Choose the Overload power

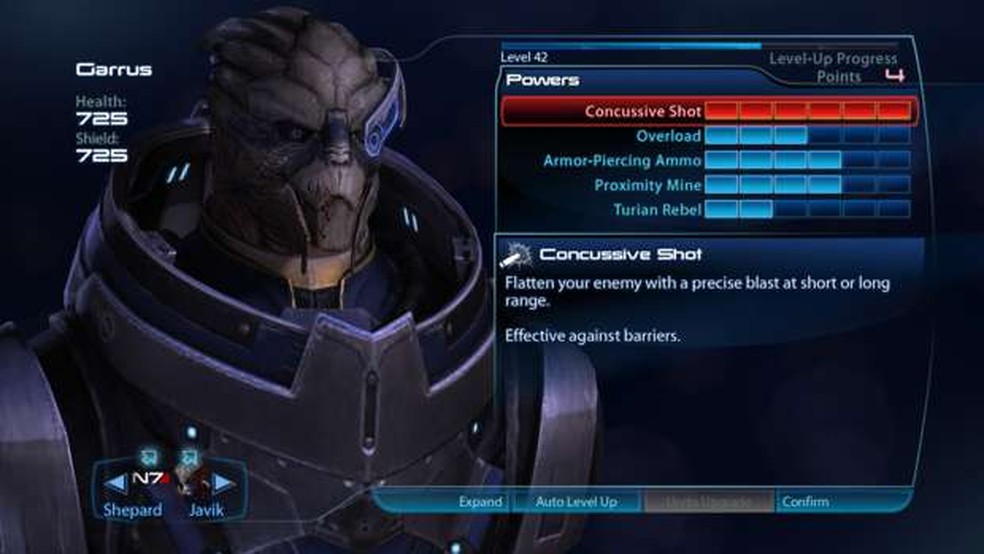[x=706, y=135]
